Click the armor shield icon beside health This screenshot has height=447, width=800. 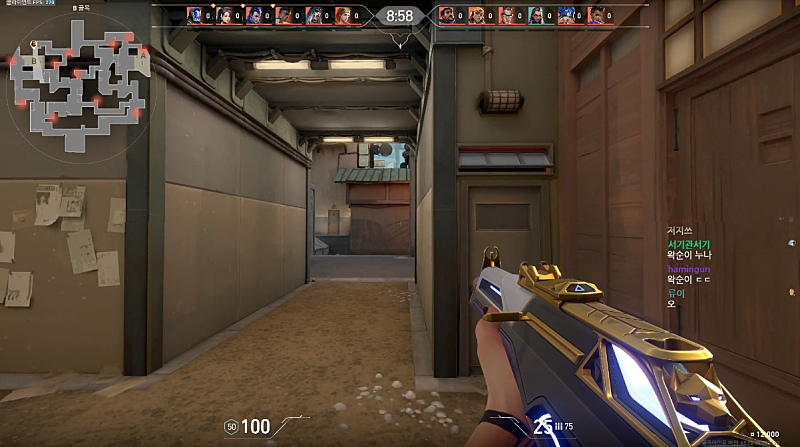tap(231, 427)
